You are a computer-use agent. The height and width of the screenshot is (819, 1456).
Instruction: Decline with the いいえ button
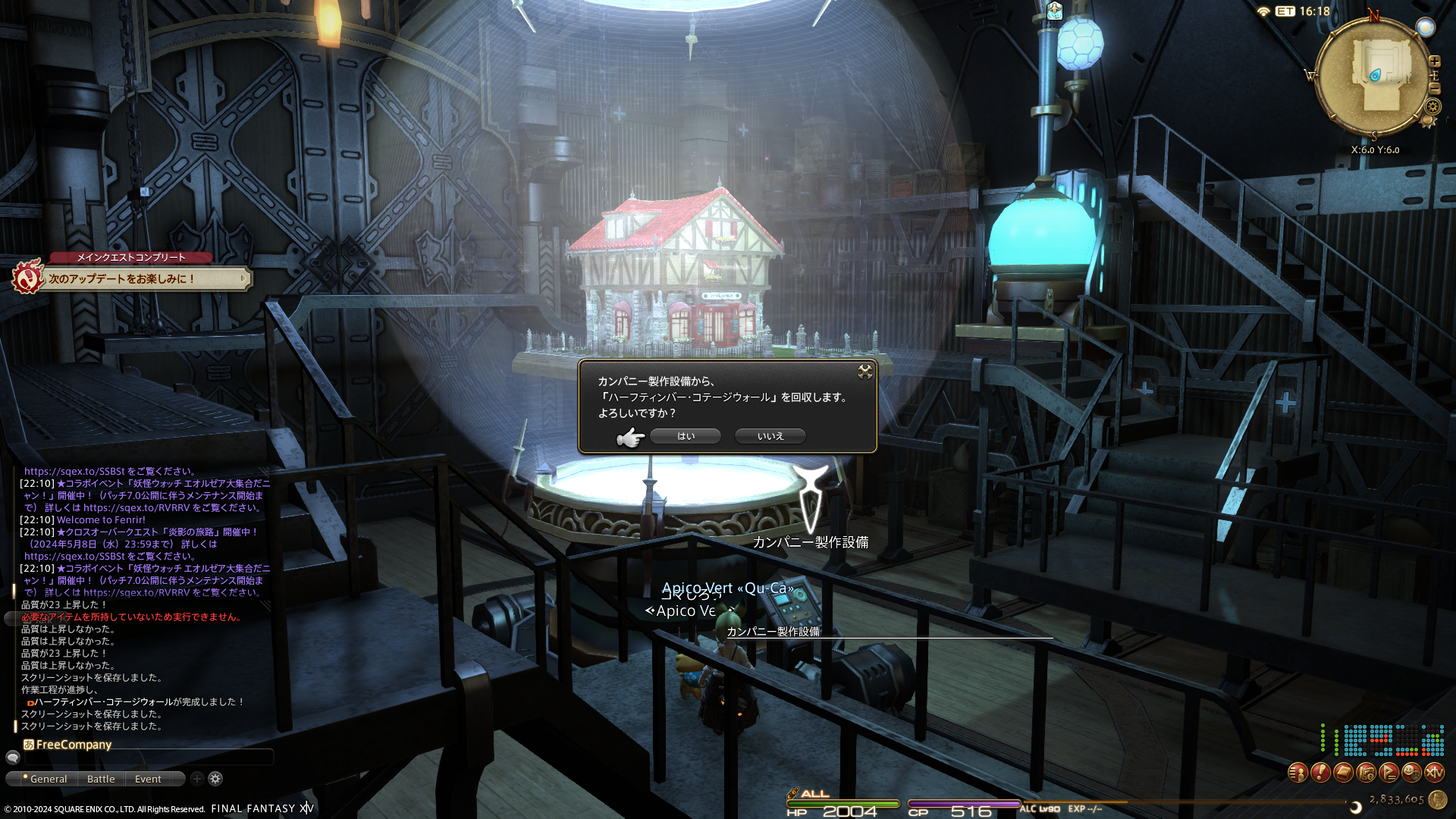click(770, 436)
